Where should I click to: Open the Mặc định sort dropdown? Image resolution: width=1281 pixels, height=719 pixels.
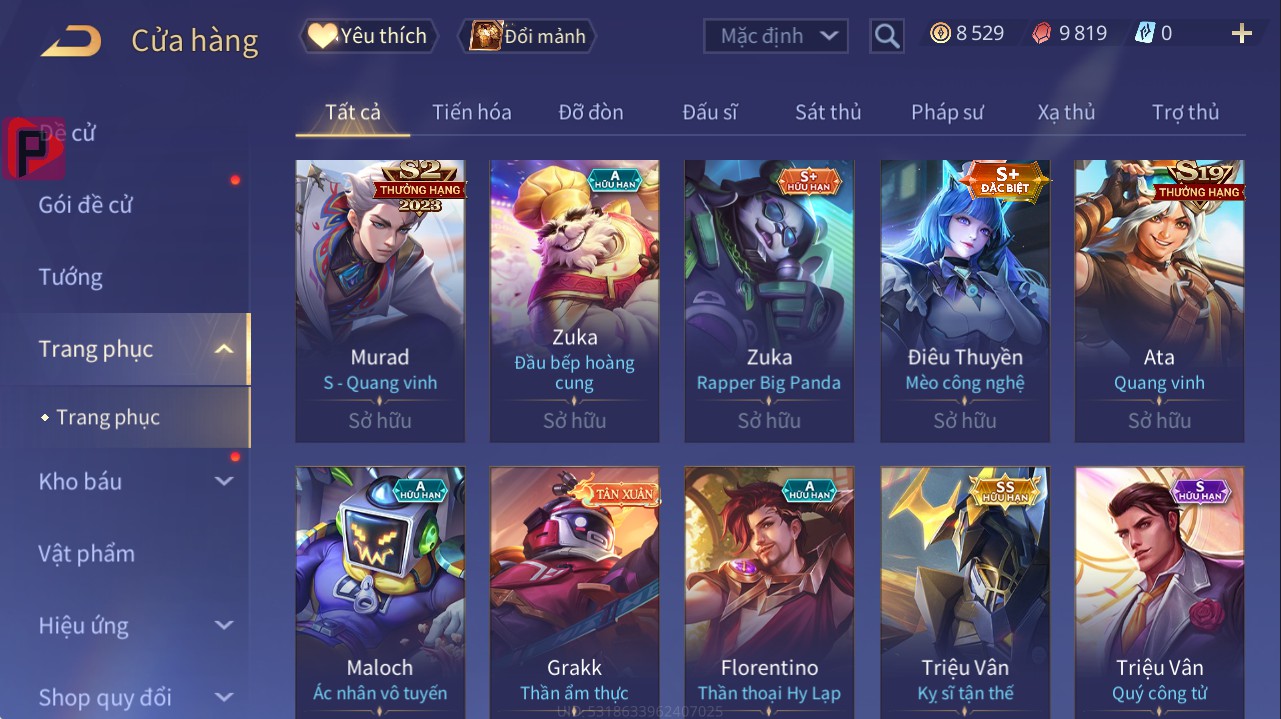(776, 36)
